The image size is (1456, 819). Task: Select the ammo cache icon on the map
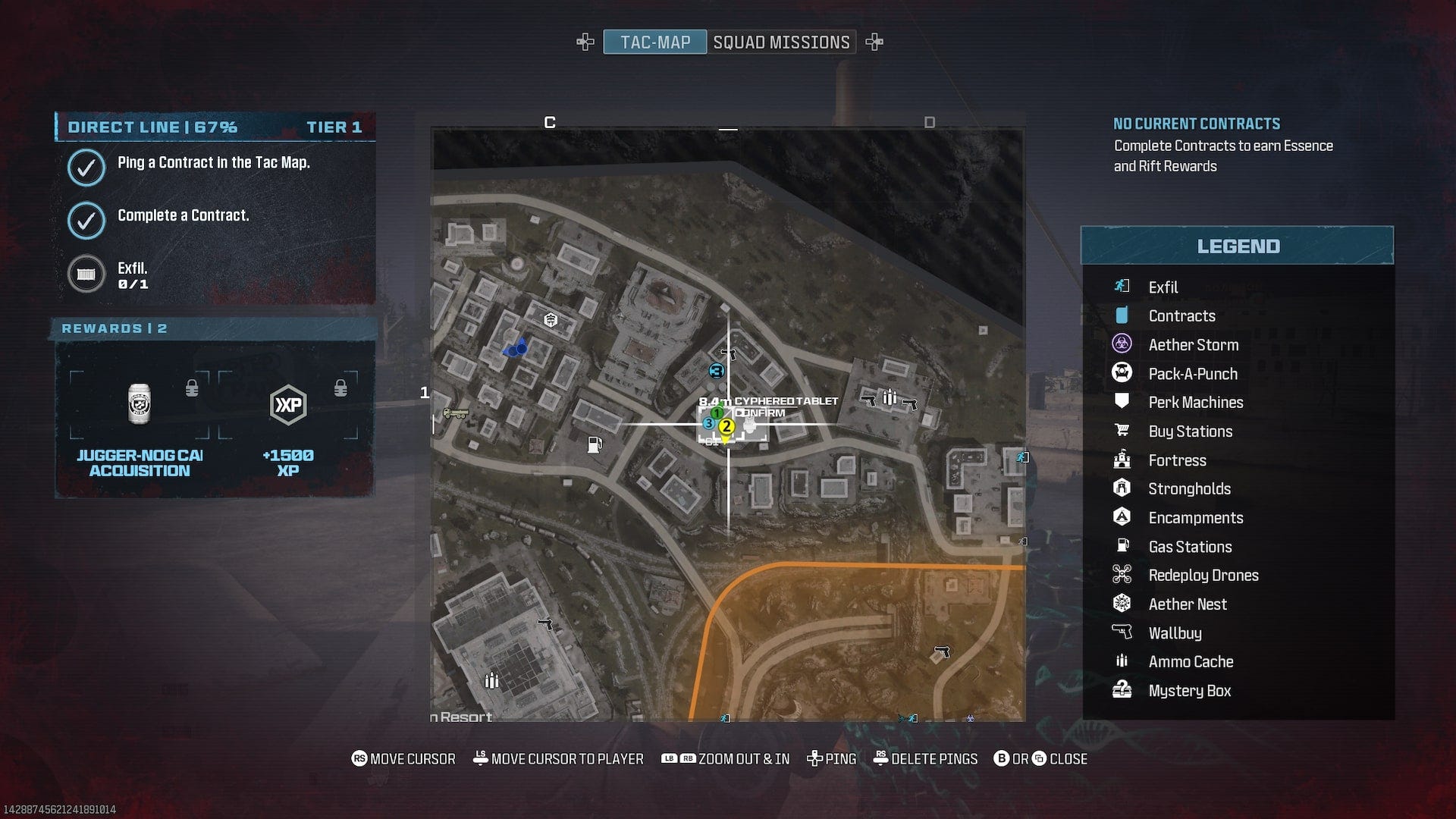pyautogui.click(x=889, y=397)
